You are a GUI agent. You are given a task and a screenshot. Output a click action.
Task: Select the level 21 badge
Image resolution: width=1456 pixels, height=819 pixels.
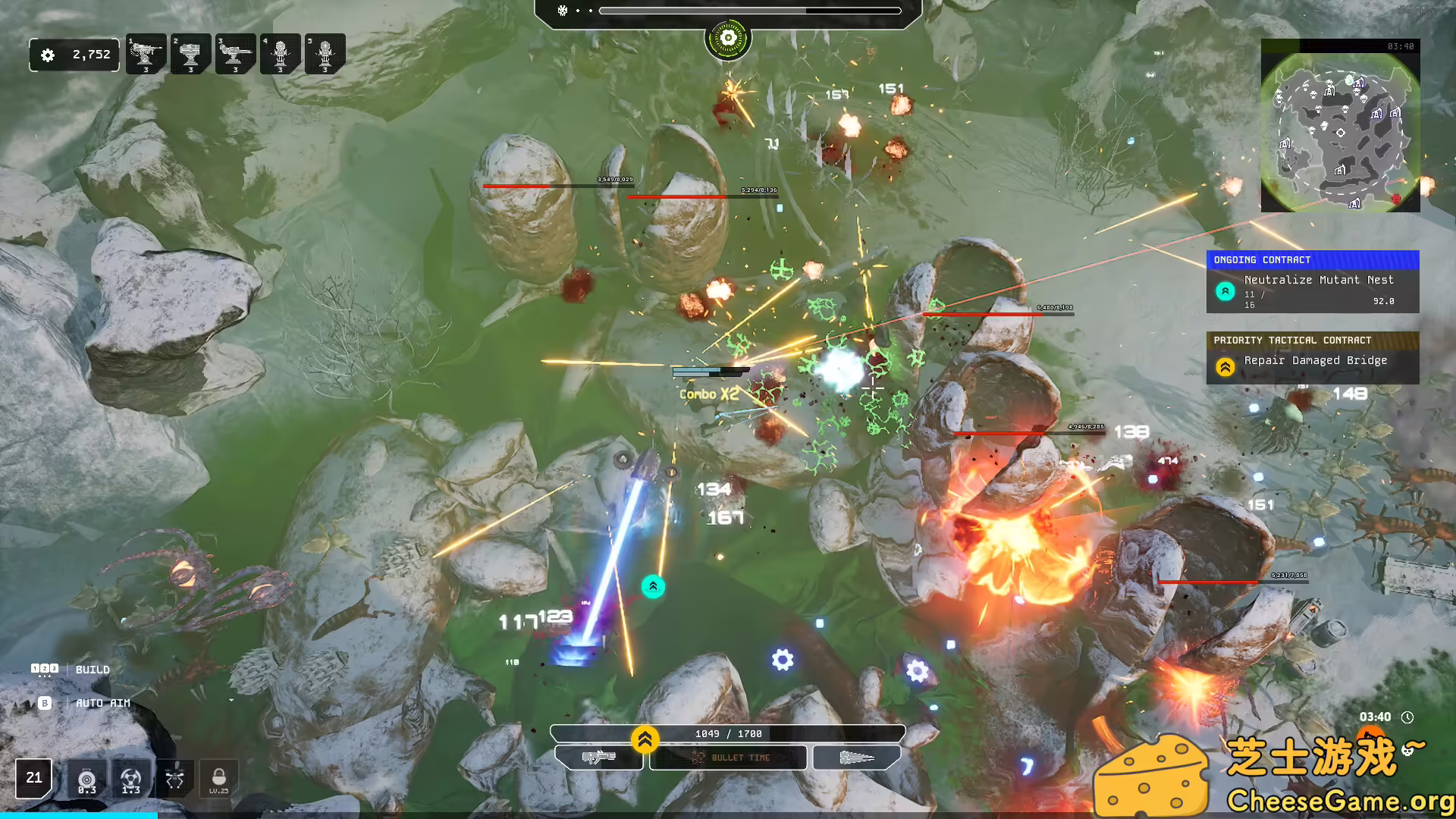(x=33, y=778)
